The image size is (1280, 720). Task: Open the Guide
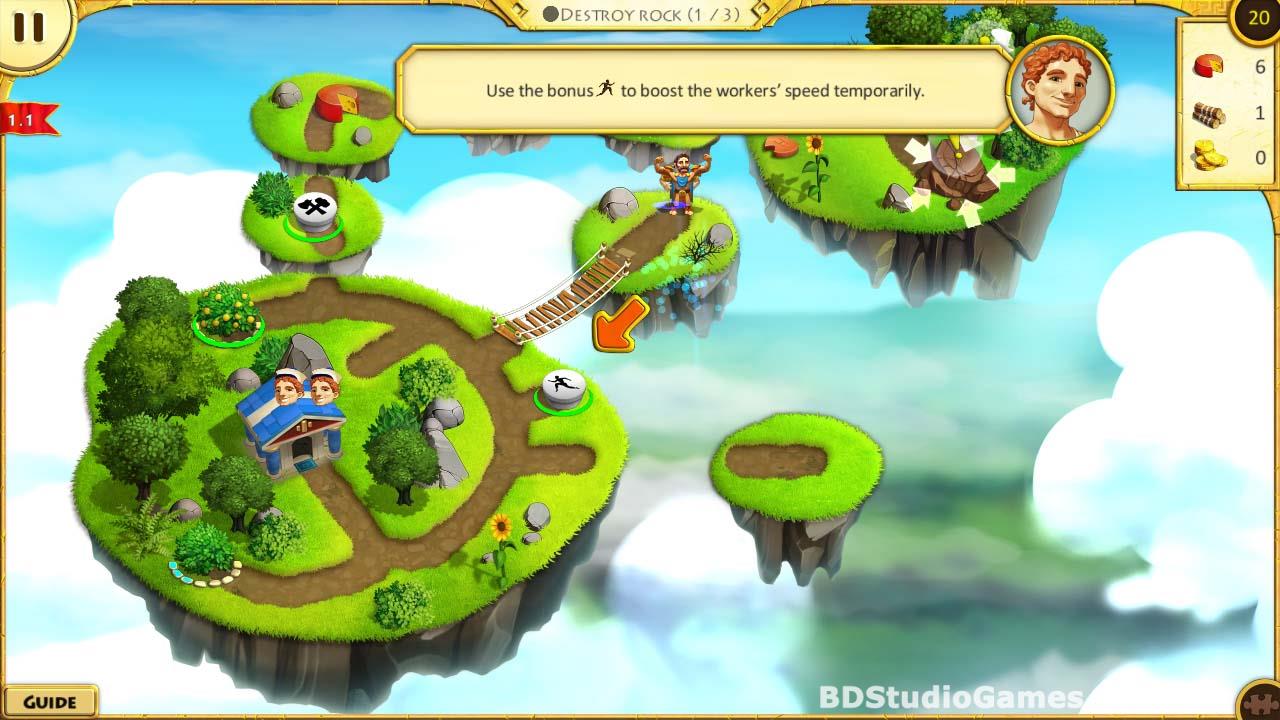coord(49,701)
